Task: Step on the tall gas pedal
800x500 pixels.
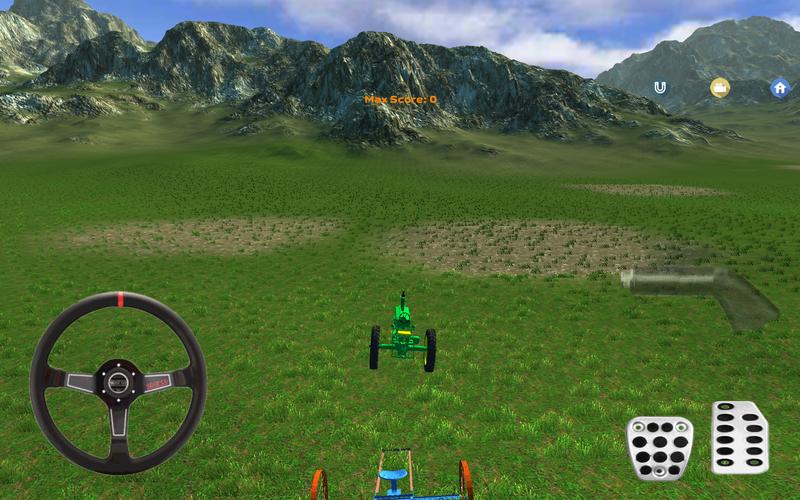Action: point(740,437)
